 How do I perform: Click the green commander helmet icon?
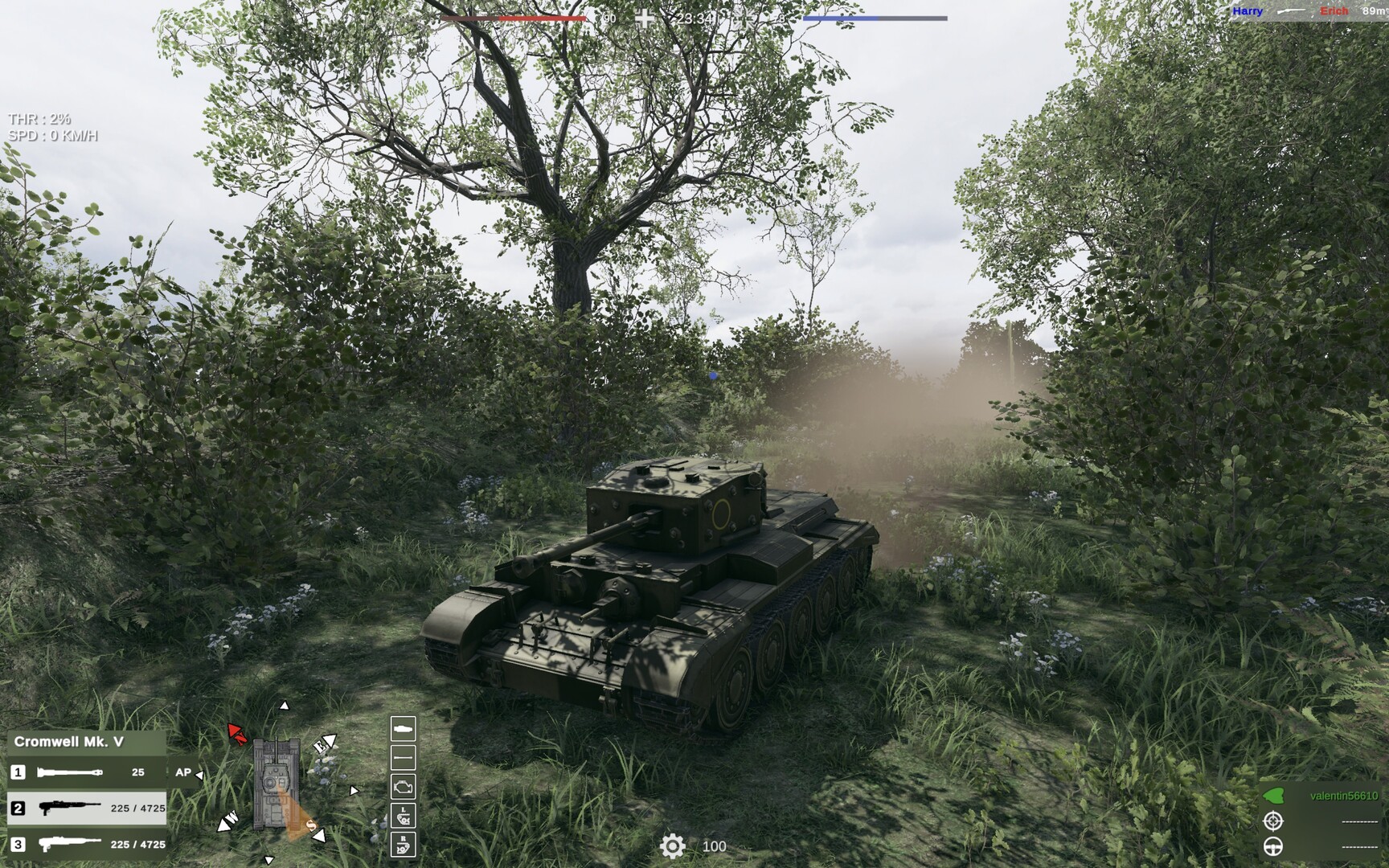(1273, 796)
